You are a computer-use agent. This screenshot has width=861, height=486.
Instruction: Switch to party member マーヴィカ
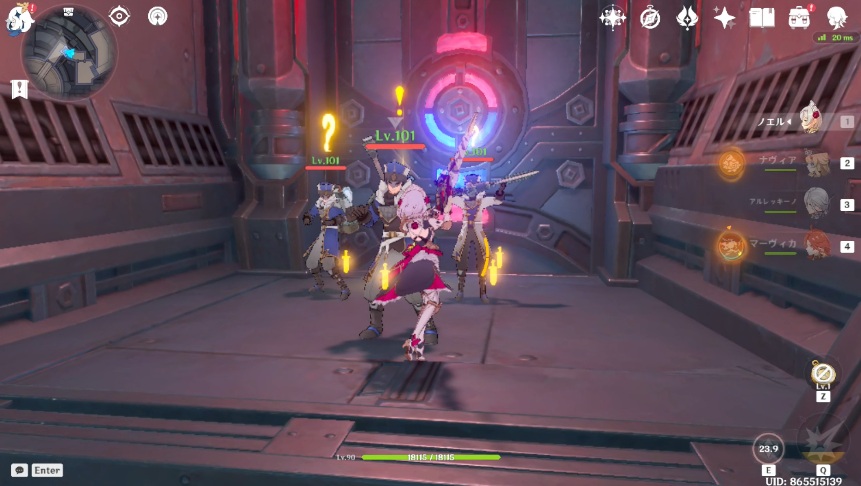pos(817,245)
